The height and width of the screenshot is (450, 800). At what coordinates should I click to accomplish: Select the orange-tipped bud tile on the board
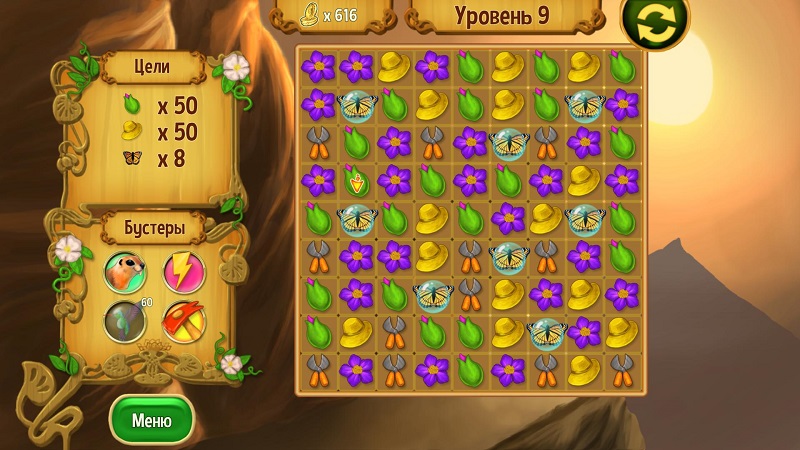(357, 181)
